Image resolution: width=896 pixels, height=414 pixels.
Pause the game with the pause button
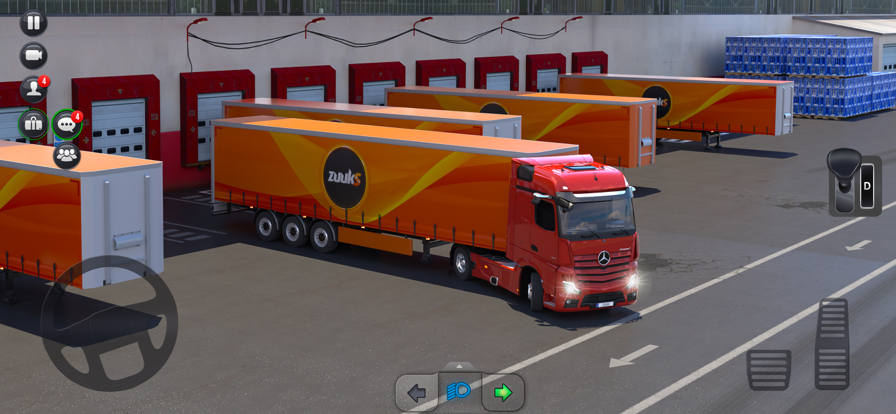point(33,22)
